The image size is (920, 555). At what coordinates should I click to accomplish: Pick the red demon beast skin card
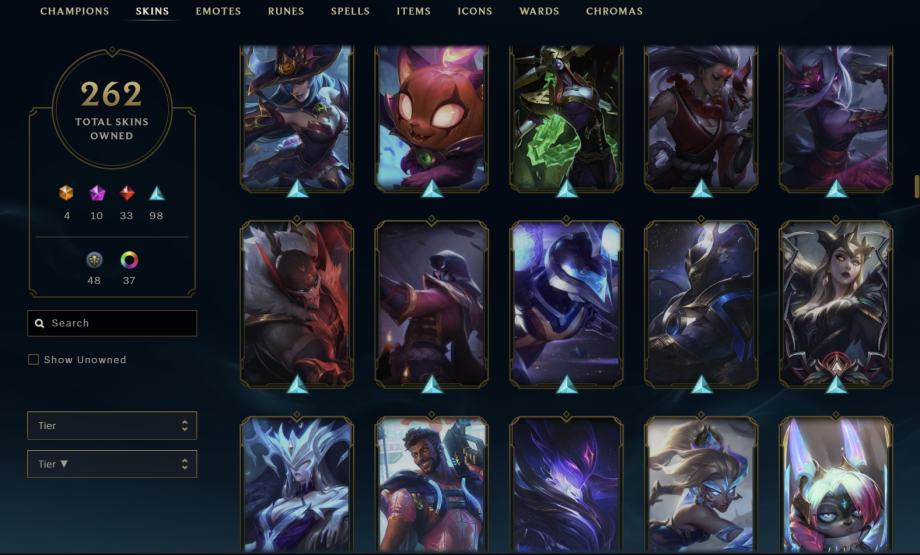coord(297,302)
